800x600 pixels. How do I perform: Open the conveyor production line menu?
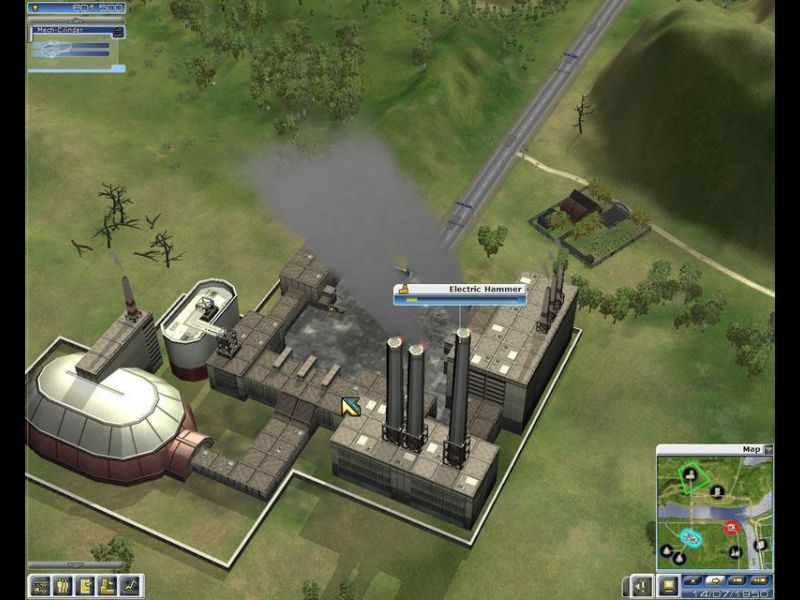41,586
